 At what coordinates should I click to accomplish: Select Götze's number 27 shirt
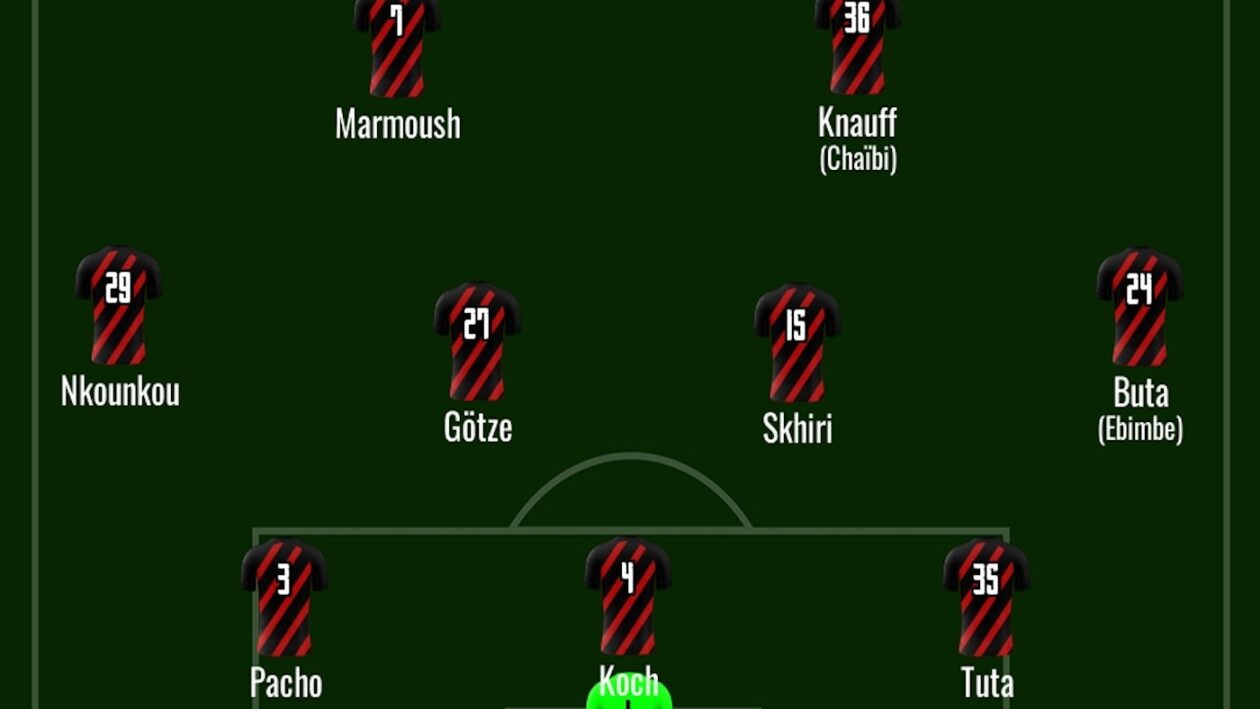click(x=477, y=341)
